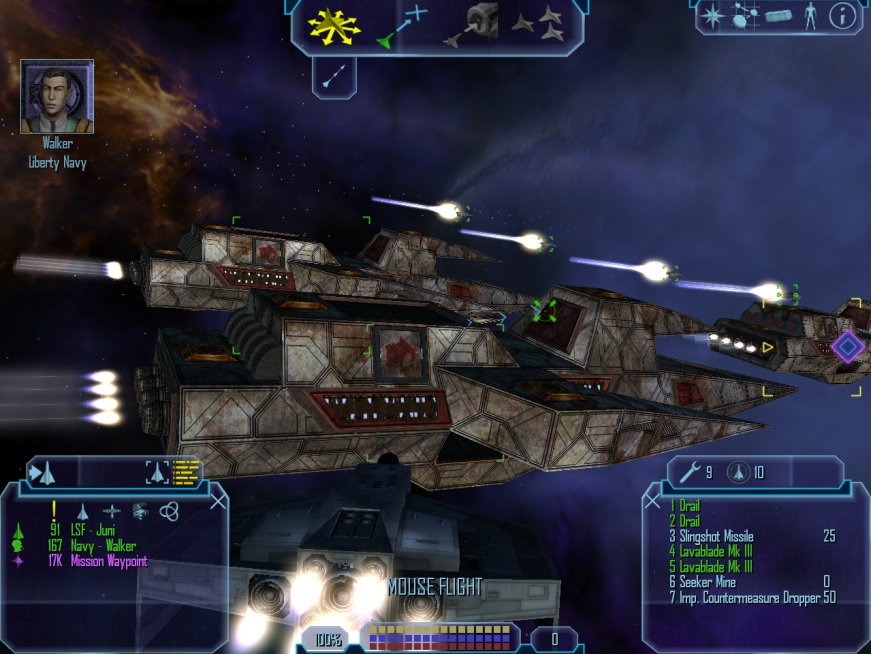871x654 pixels.
Task: Filter contacts by the loot crate icon
Action: [x=140, y=511]
